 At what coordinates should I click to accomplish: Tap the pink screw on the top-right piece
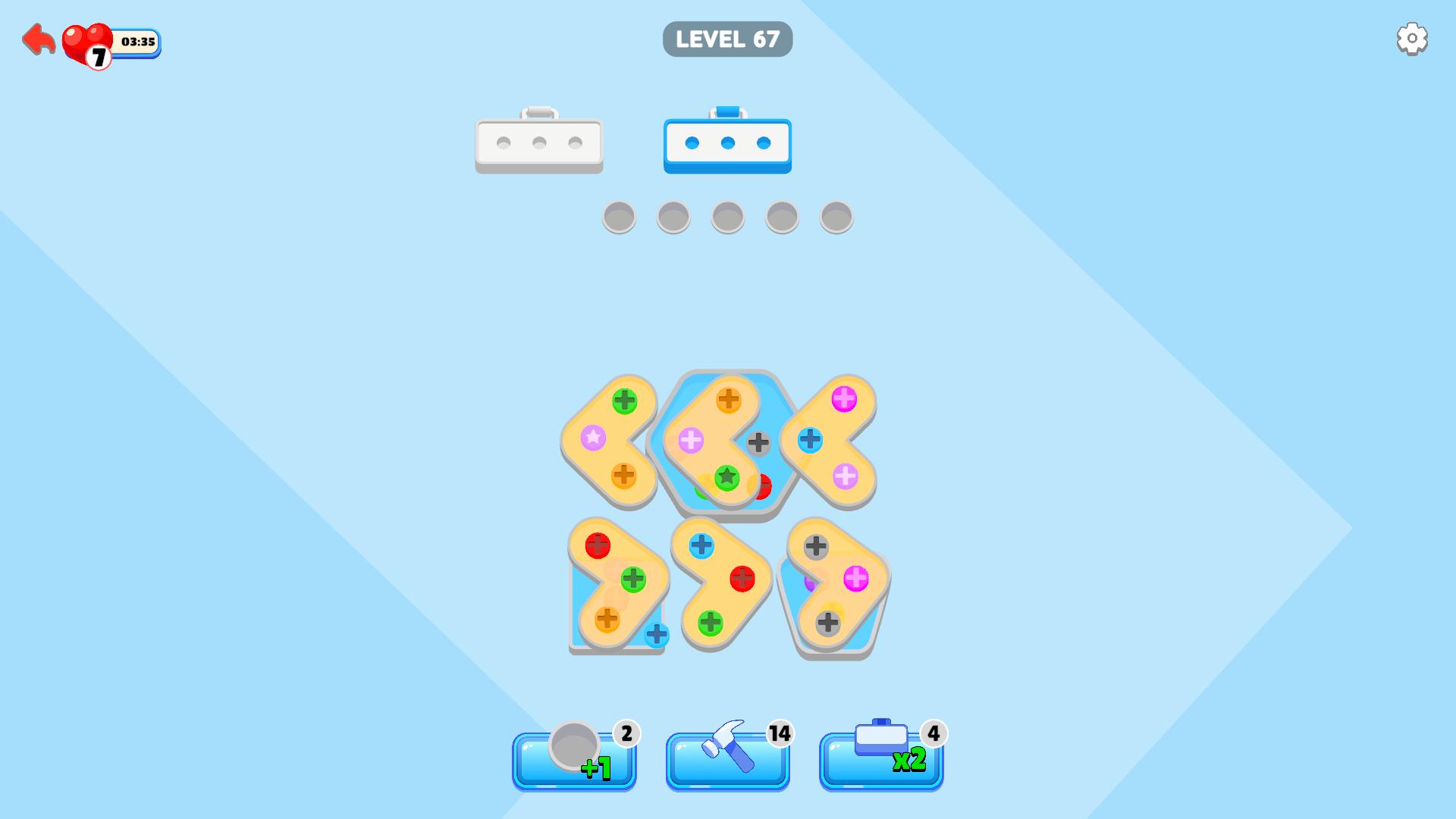coord(843,398)
